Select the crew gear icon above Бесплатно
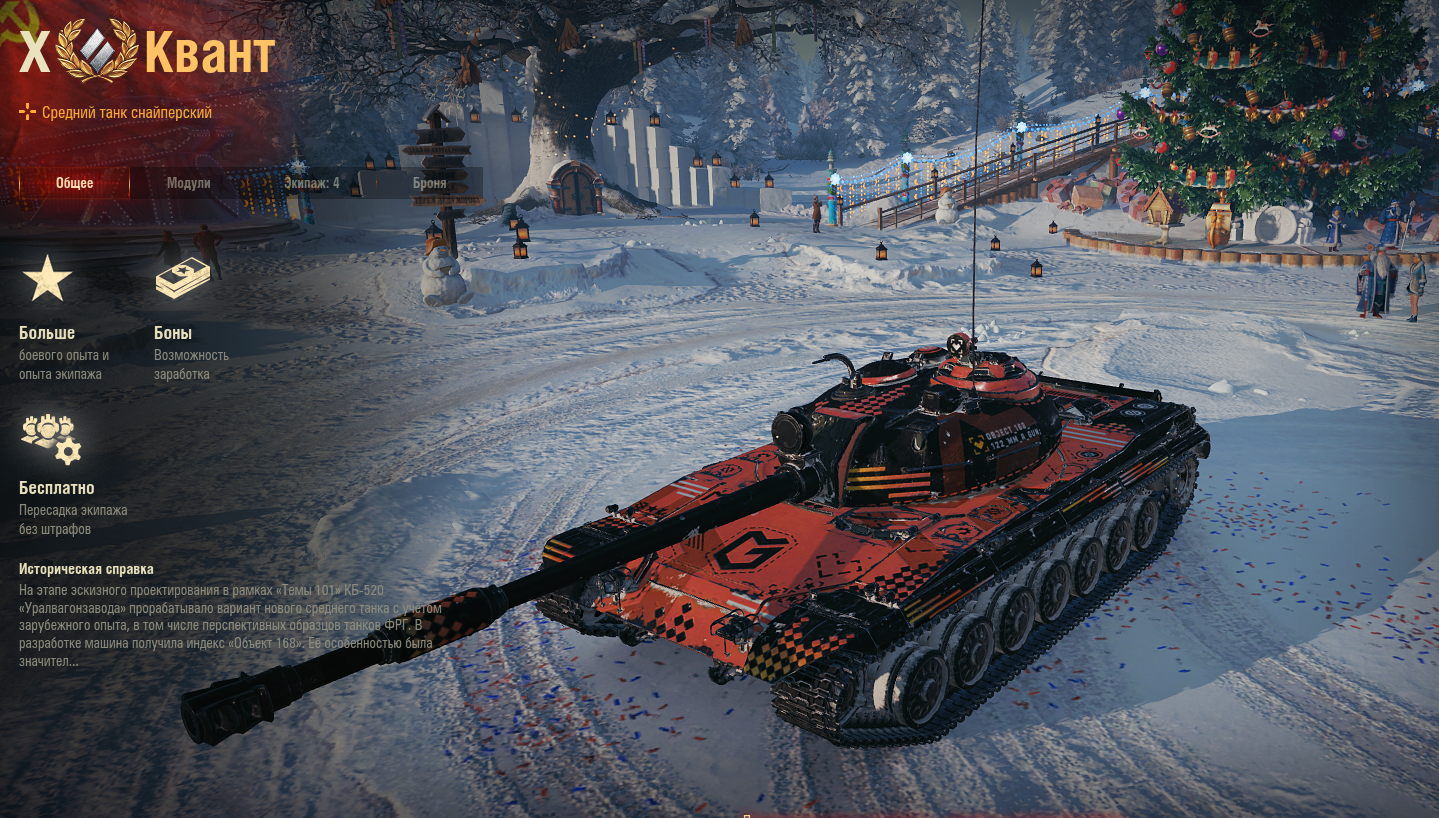Screen dimensions: 1439x818 (x=51, y=438)
